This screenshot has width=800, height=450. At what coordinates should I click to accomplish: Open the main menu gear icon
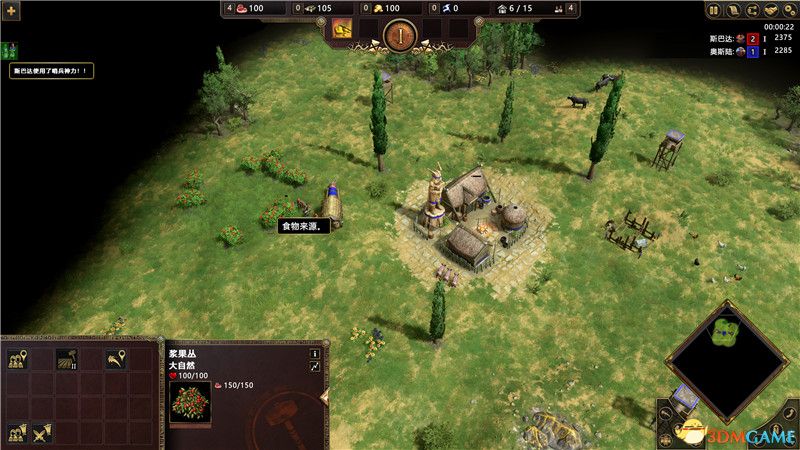[790, 11]
